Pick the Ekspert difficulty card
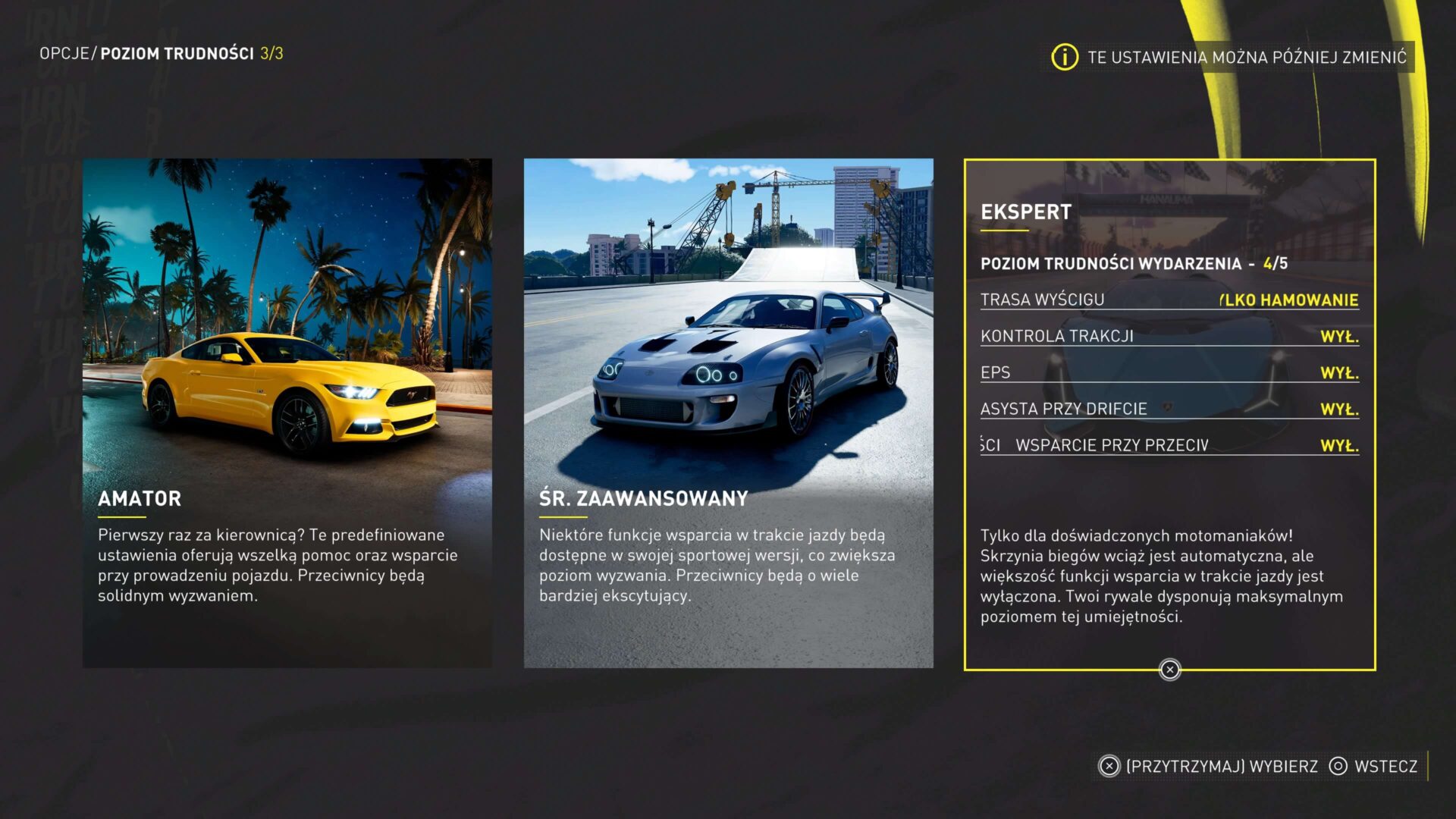 tap(1169, 414)
